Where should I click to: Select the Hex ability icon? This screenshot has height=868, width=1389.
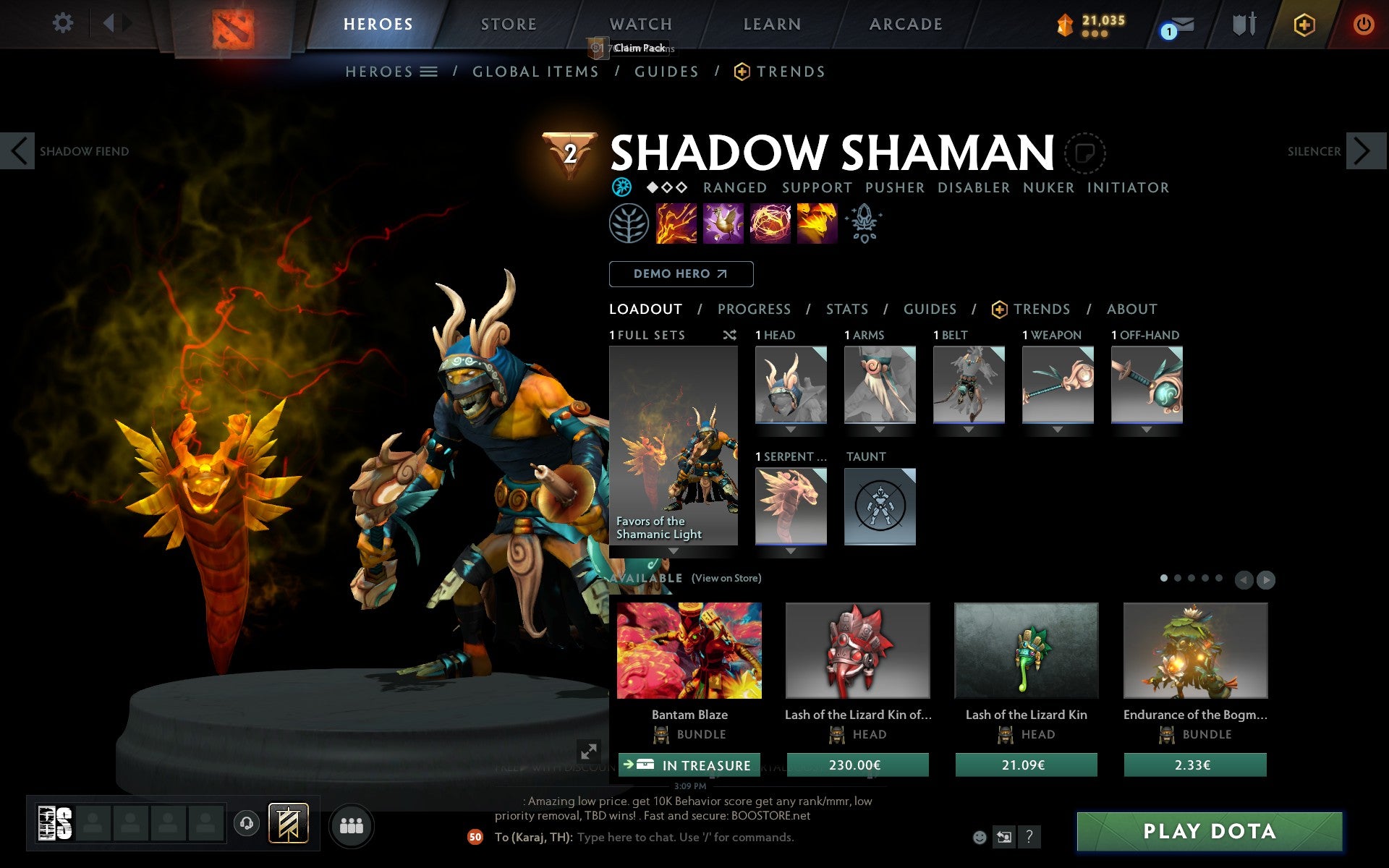point(724,224)
